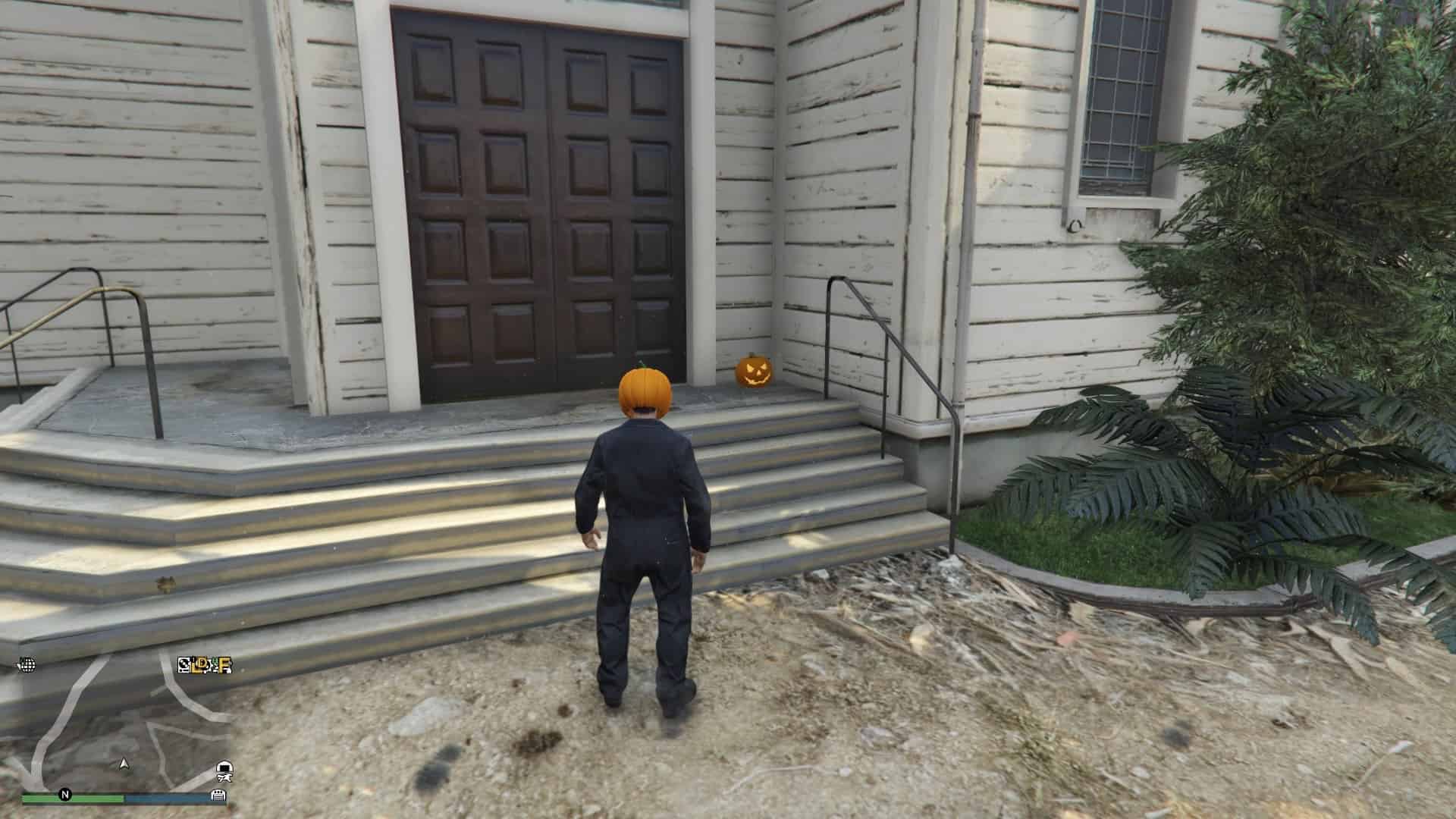Click the yellow D darts blip on the minimap
1456x819 pixels.
(202, 665)
